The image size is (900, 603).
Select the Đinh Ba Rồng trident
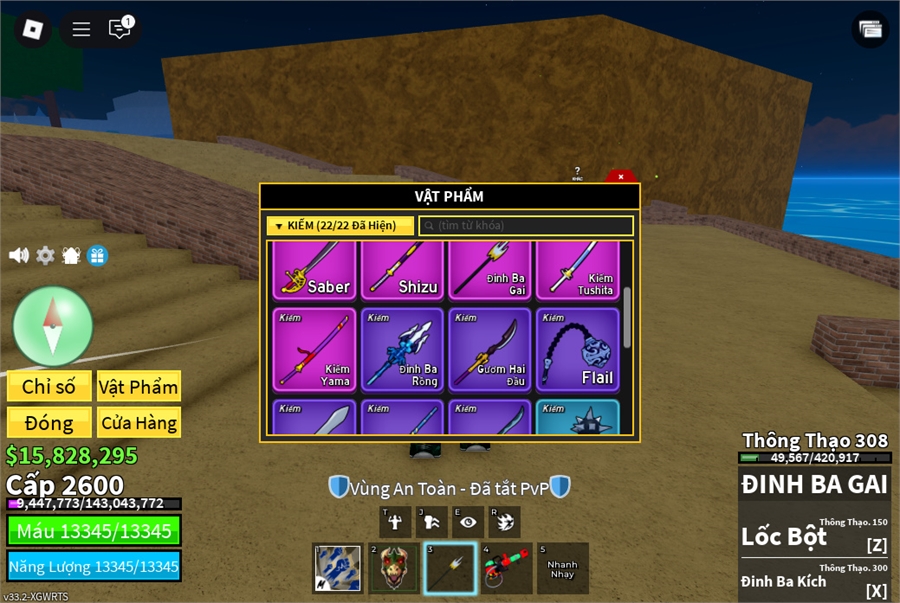click(x=402, y=349)
